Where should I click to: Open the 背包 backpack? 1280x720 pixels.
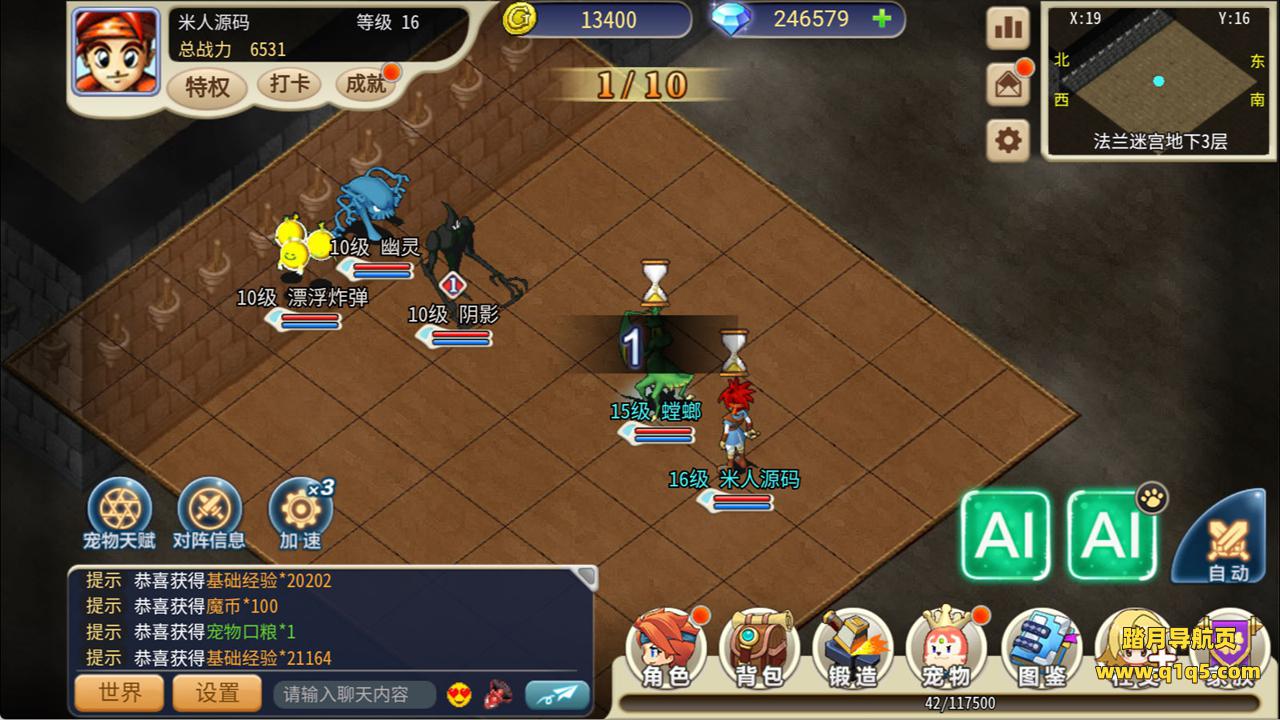pos(759,650)
